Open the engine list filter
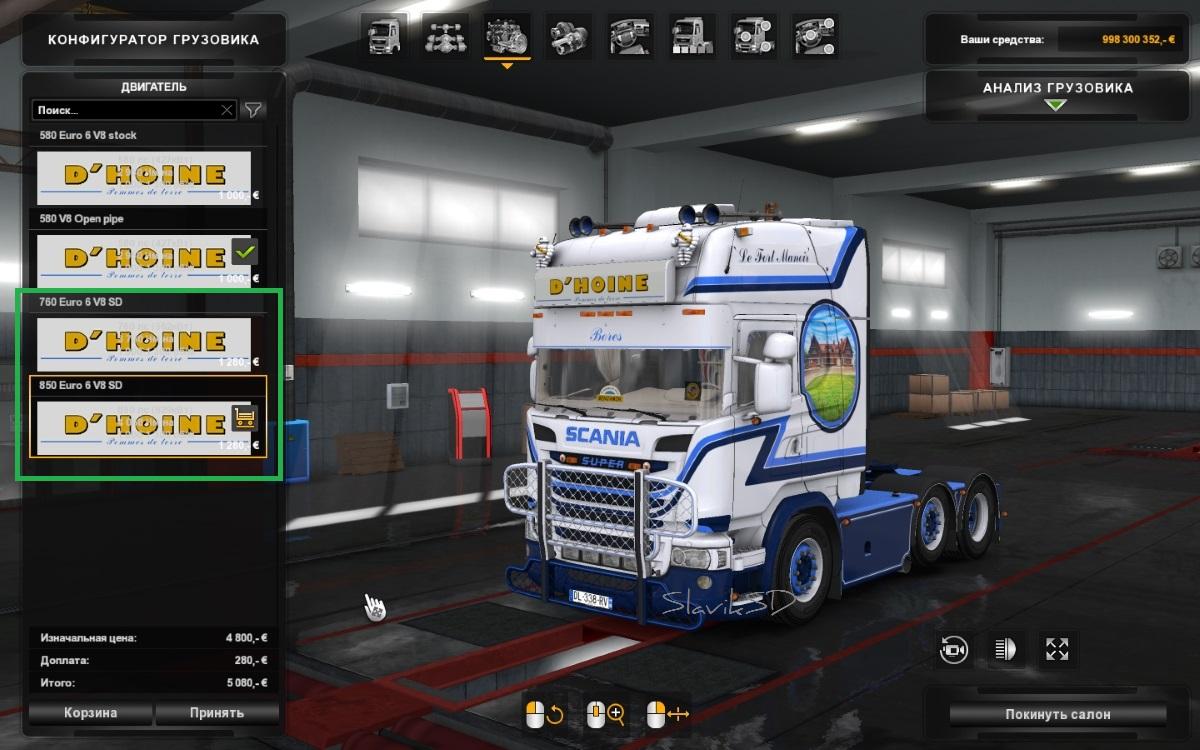1200x750 pixels. [254, 110]
